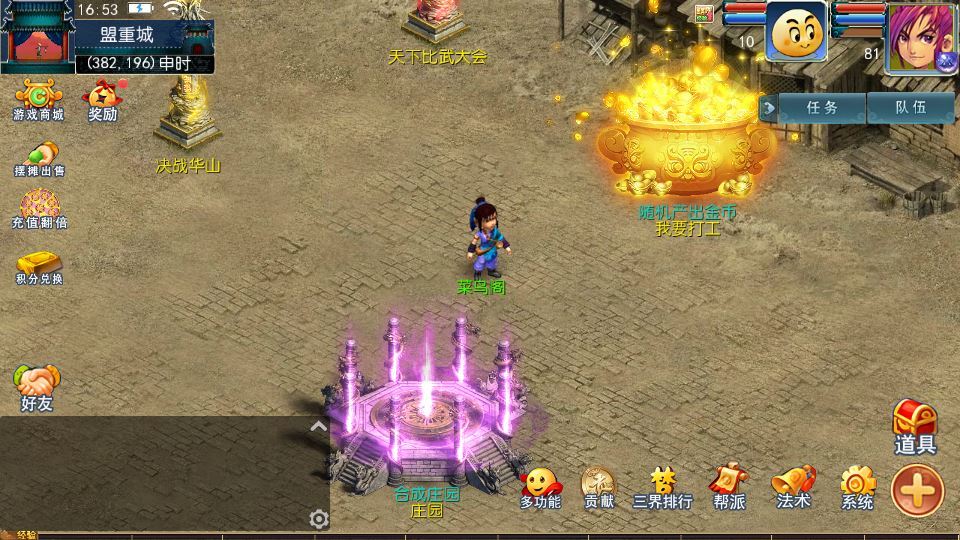960x540 pixels.
Task: Open the 多功能 multi-function menu
Action: [x=540, y=488]
